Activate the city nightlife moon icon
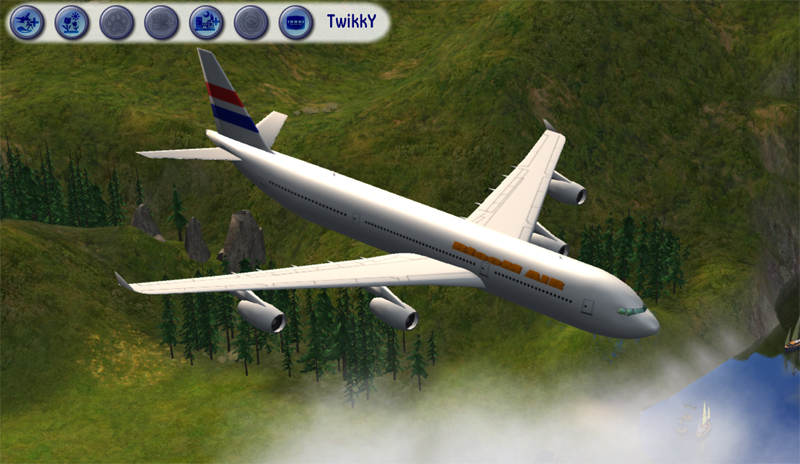800x464 pixels. pyautogui.click(x=207, y=22)
